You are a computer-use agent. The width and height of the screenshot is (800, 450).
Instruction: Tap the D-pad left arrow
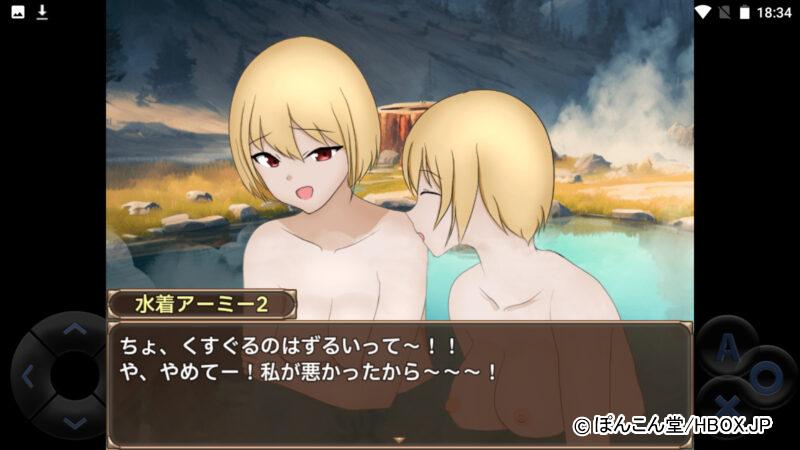(x=28, y=377)
